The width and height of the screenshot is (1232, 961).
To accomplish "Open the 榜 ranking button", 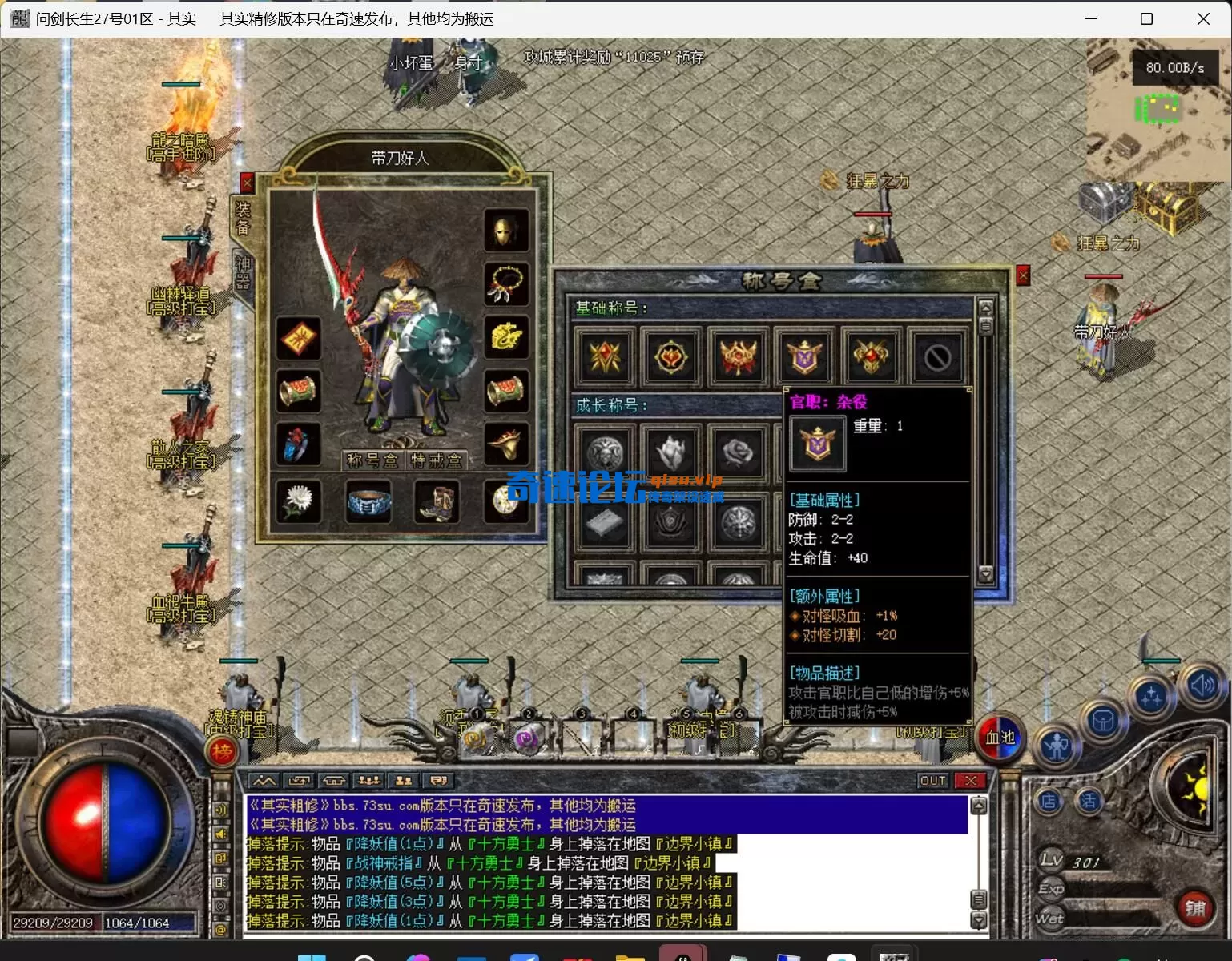I will [223, 751].
